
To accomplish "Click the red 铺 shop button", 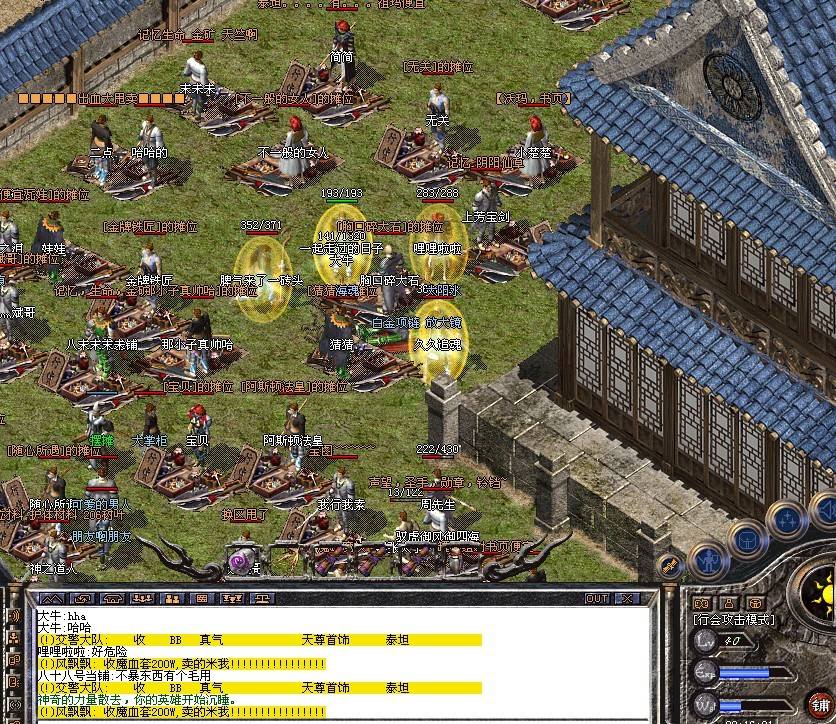I will 820,704.
